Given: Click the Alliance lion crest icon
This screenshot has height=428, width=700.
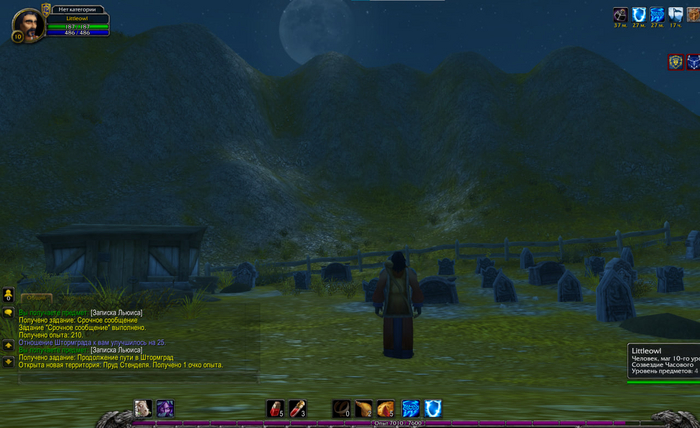Looking at the screenshot, I should [x=676, y=62].
